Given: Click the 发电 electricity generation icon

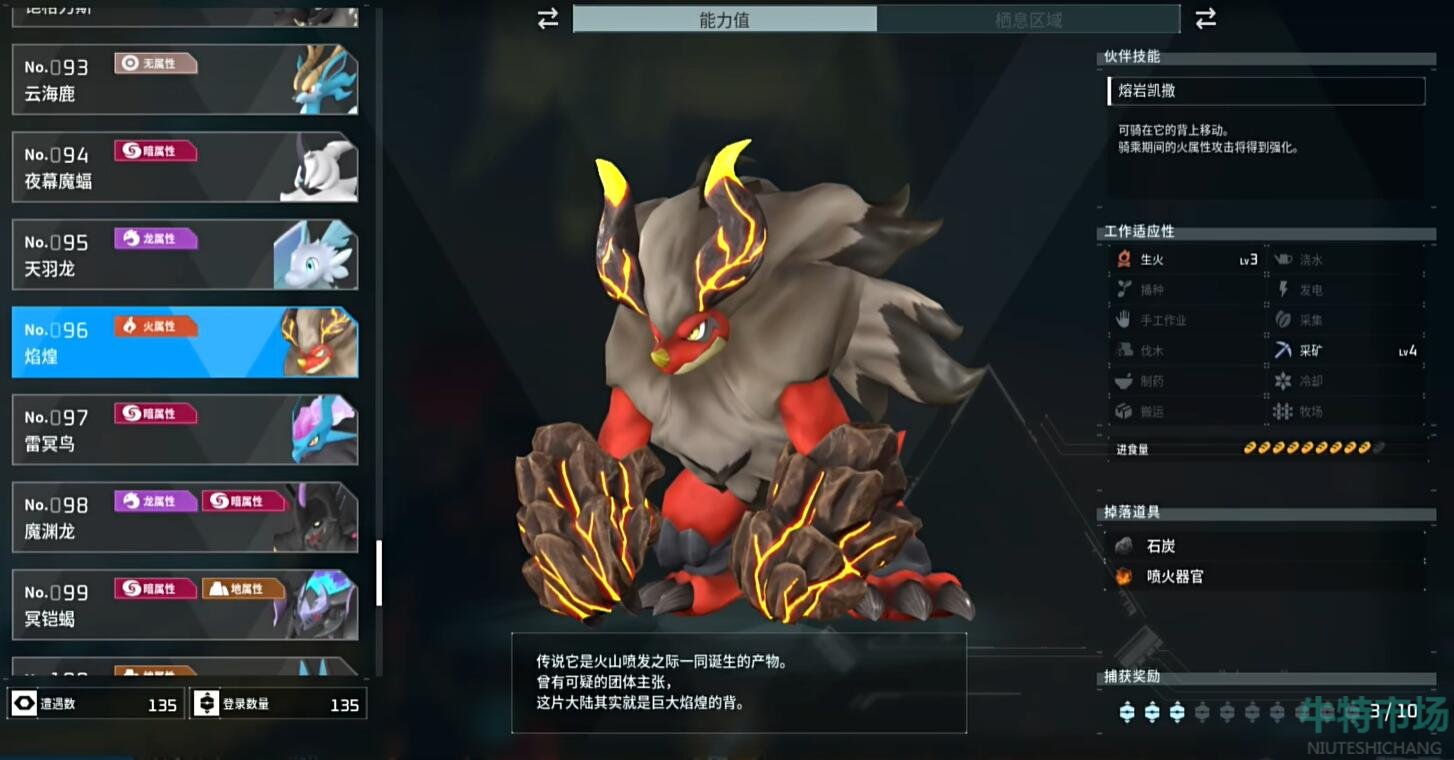Looking at the screenshot, I should click(x=1283, y=289).
